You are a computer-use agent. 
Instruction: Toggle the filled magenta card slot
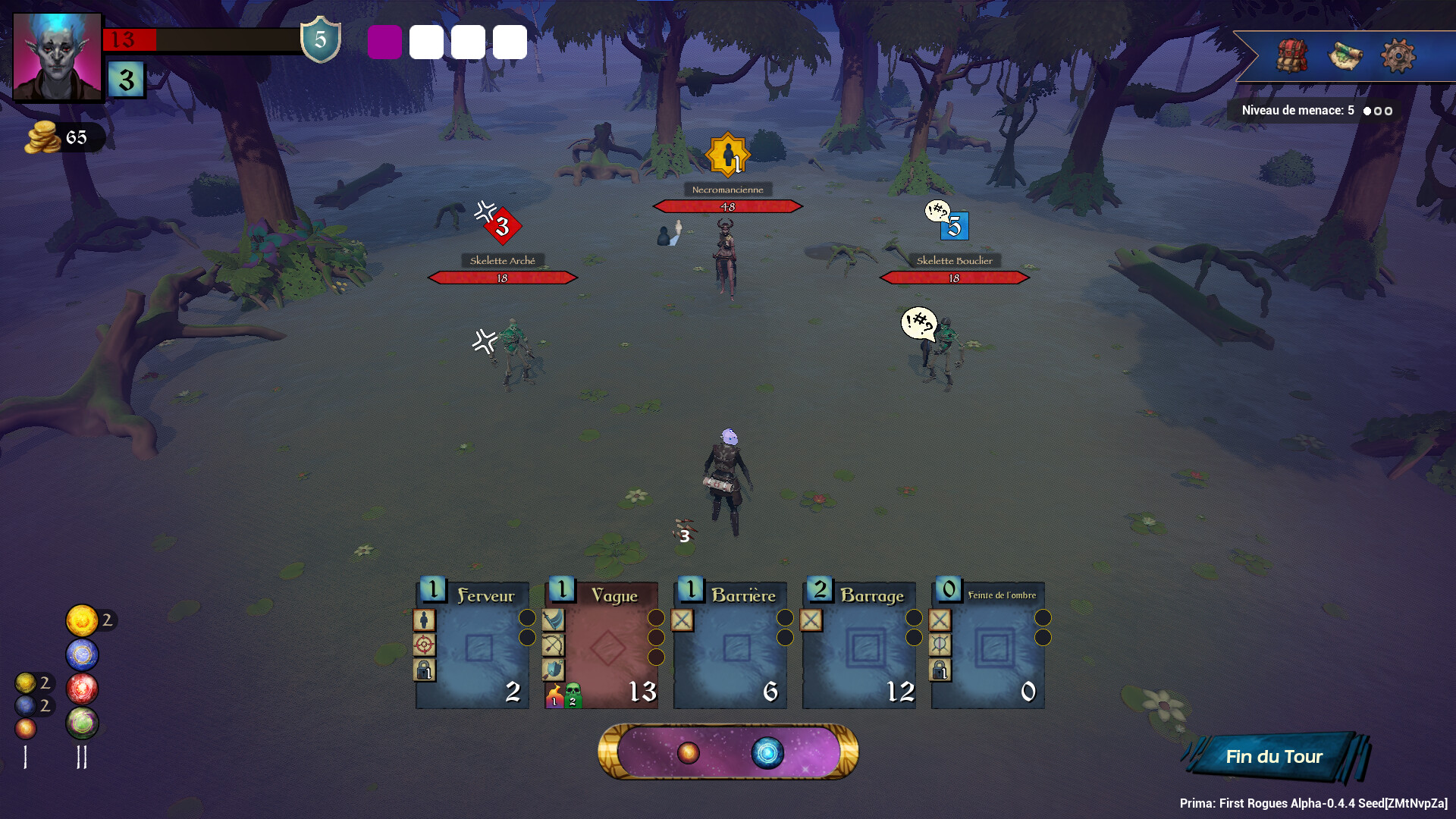point(385,43)
